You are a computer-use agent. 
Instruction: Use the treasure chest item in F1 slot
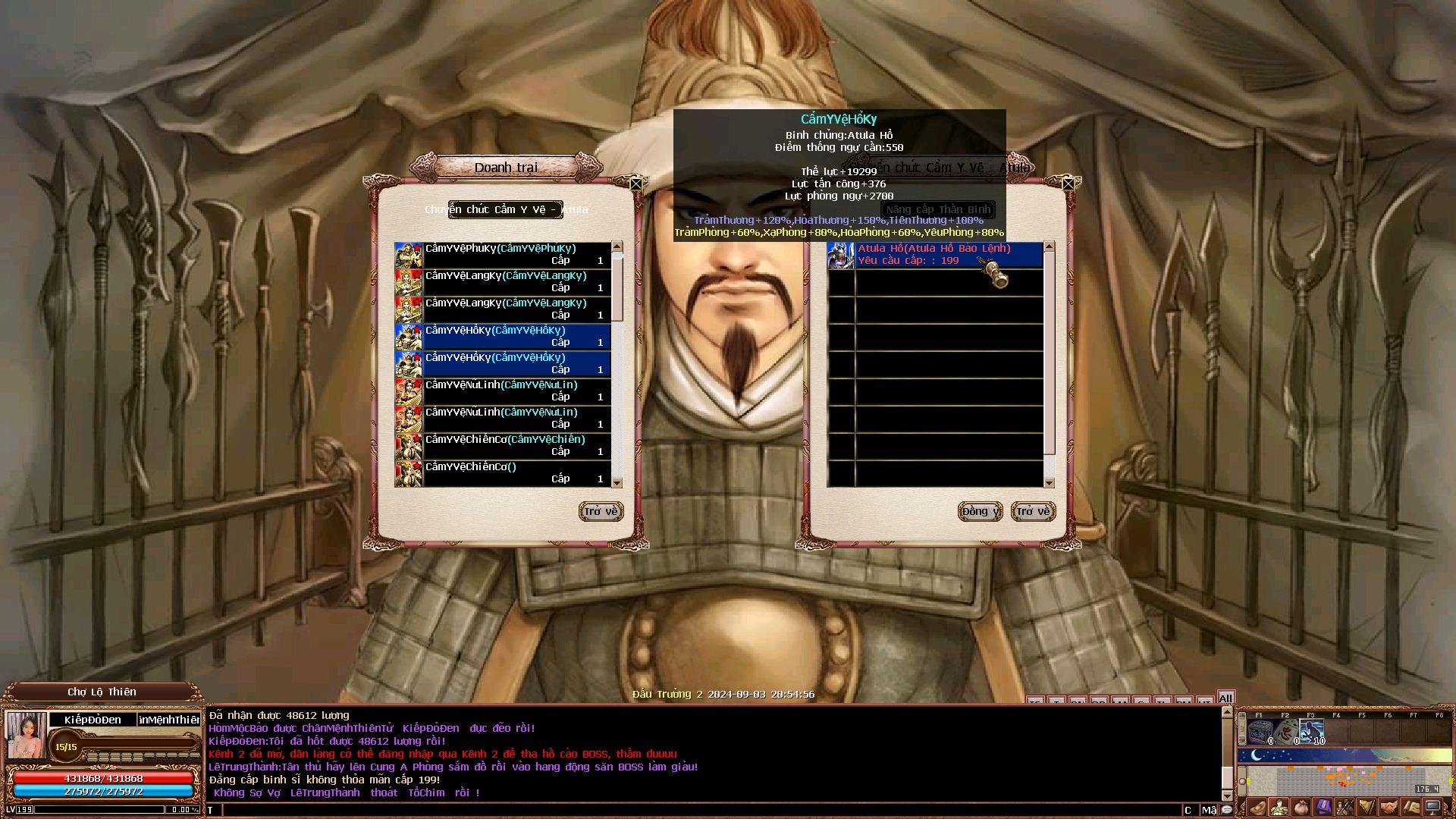point(1260,733)
